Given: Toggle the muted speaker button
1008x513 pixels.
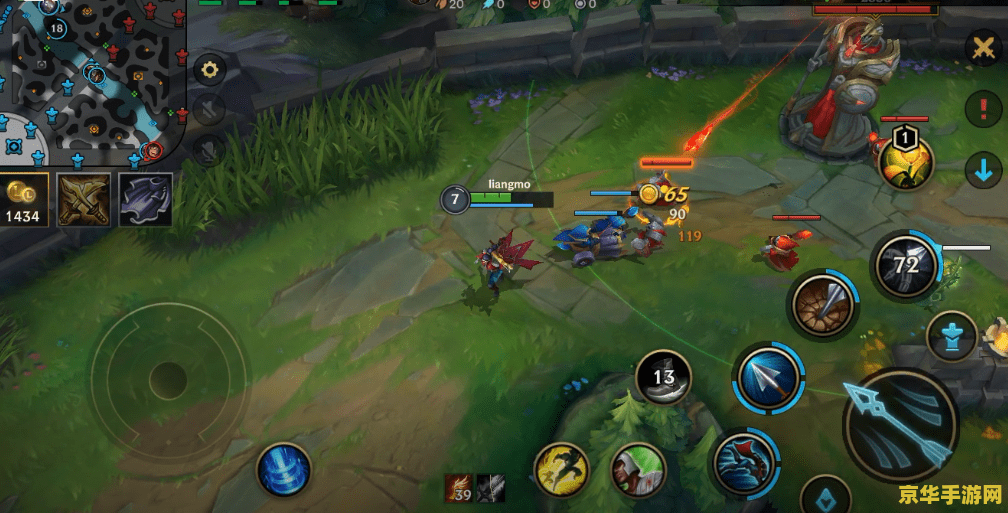Looking at the screenshot, I should tap(210, 110).
